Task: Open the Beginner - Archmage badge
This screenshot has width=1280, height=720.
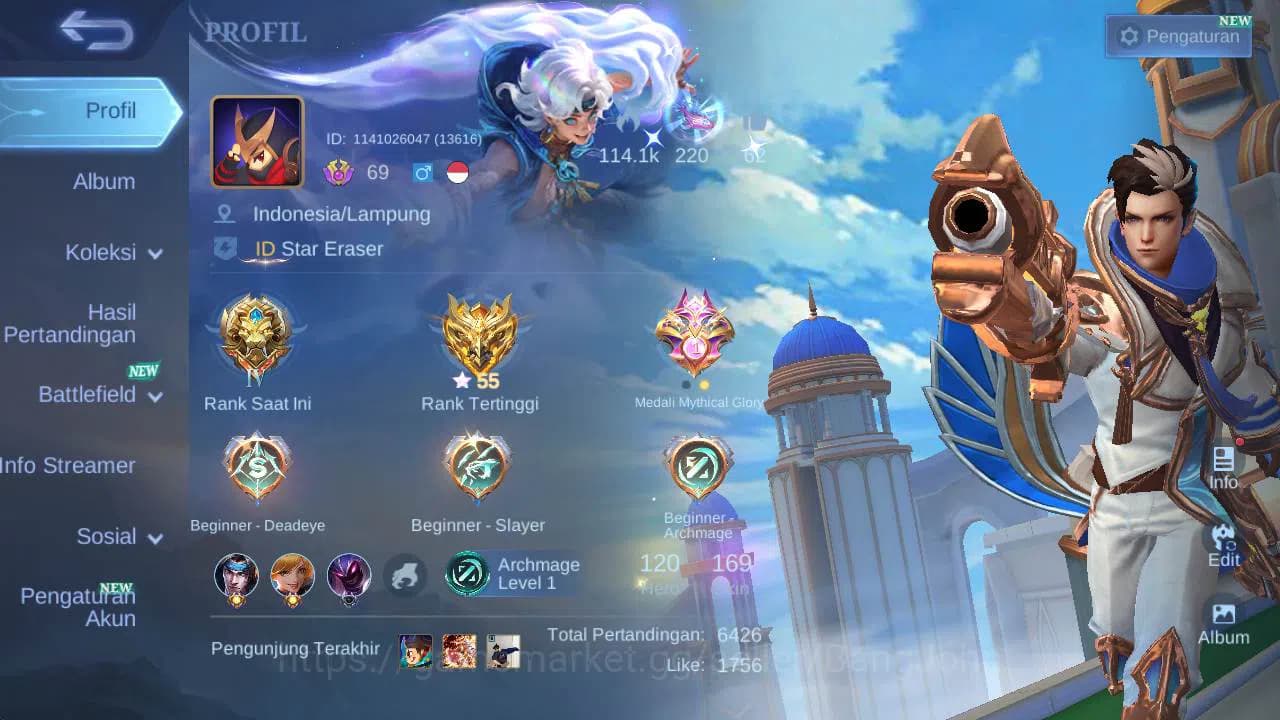Action: click(x=697, y=465)
